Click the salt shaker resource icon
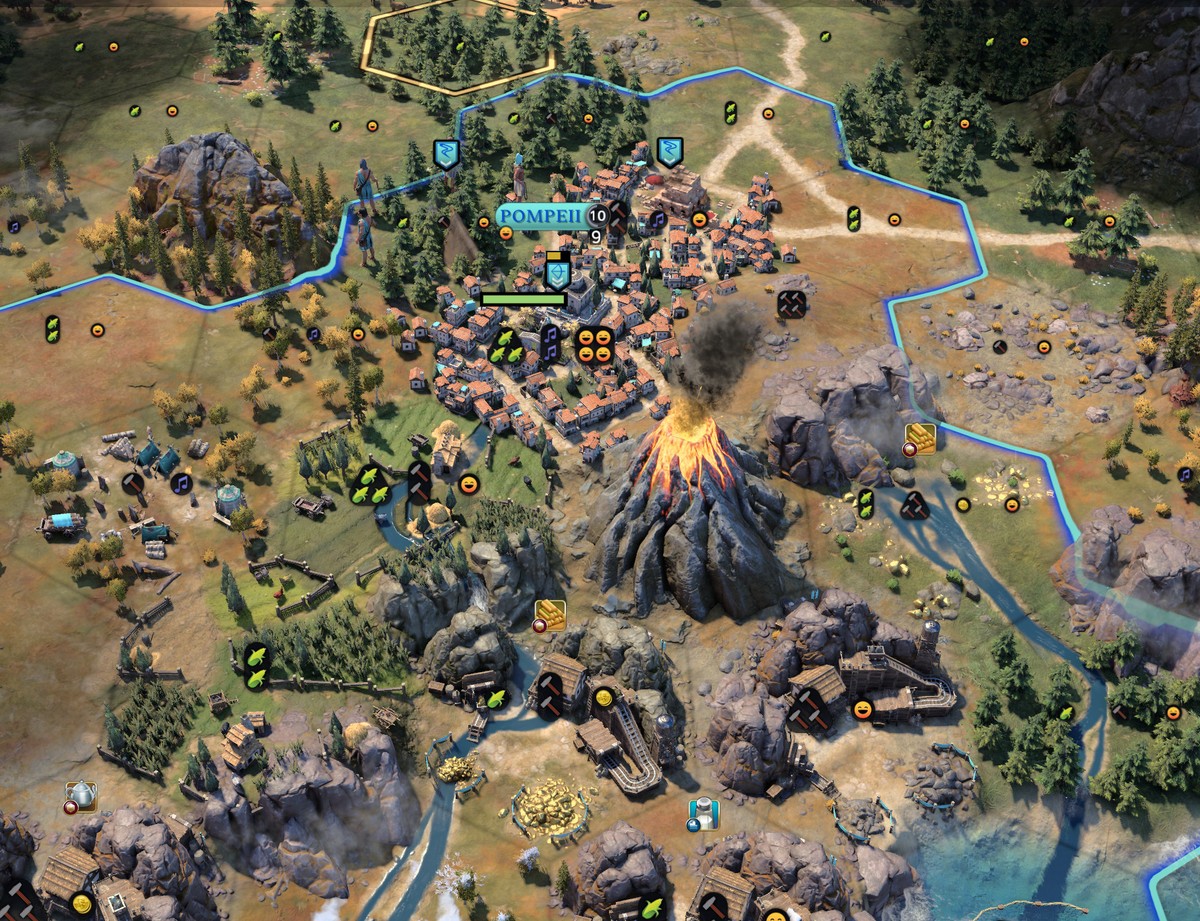Screen dimensions: 1200x921 click(x=705, y=813)
